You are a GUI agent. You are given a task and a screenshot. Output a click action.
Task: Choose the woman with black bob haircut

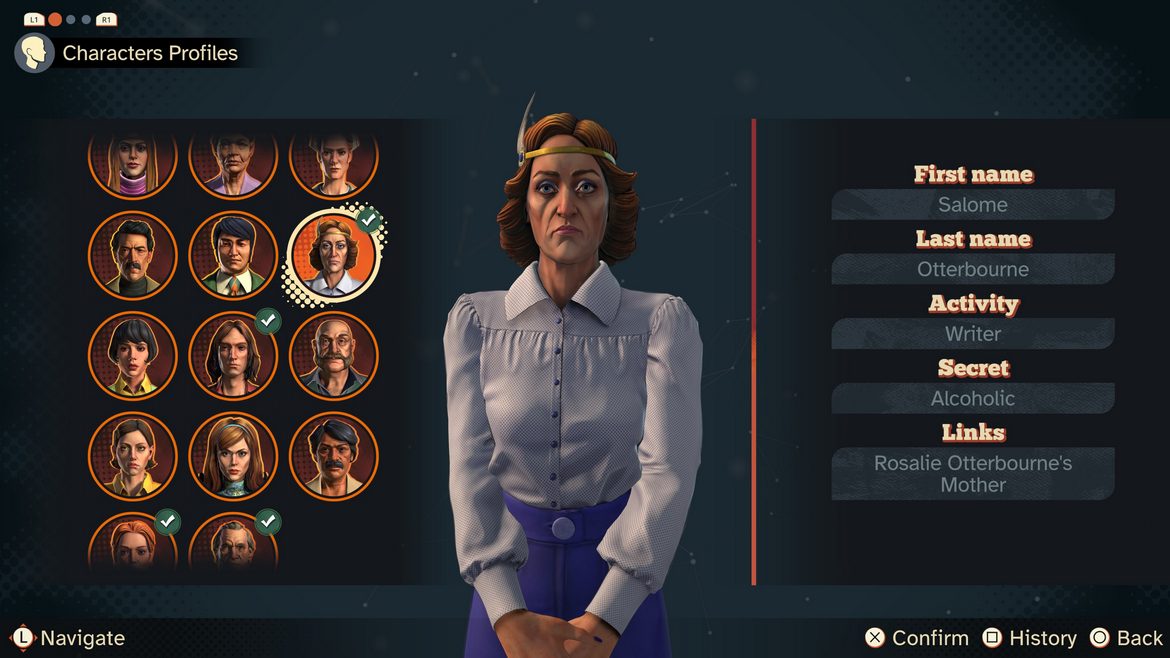tap(132, 355)
